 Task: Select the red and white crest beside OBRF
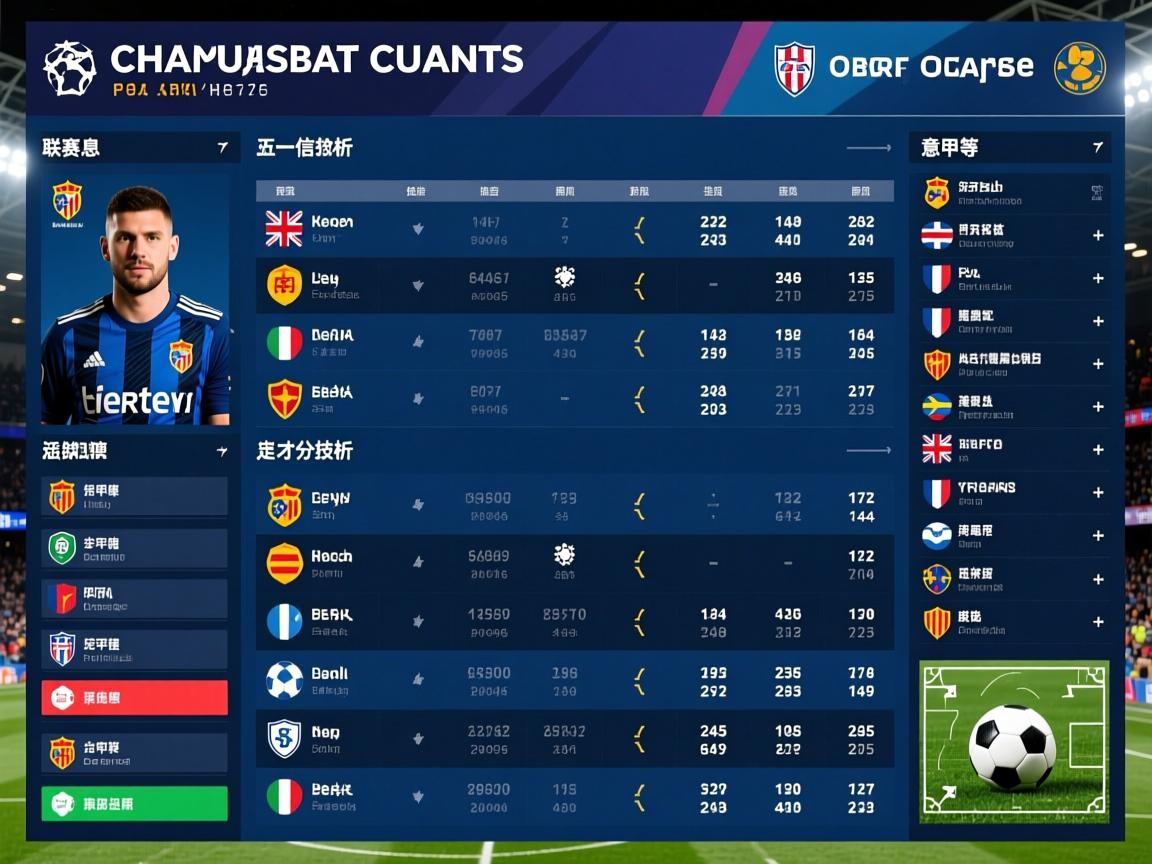[795, 68]
